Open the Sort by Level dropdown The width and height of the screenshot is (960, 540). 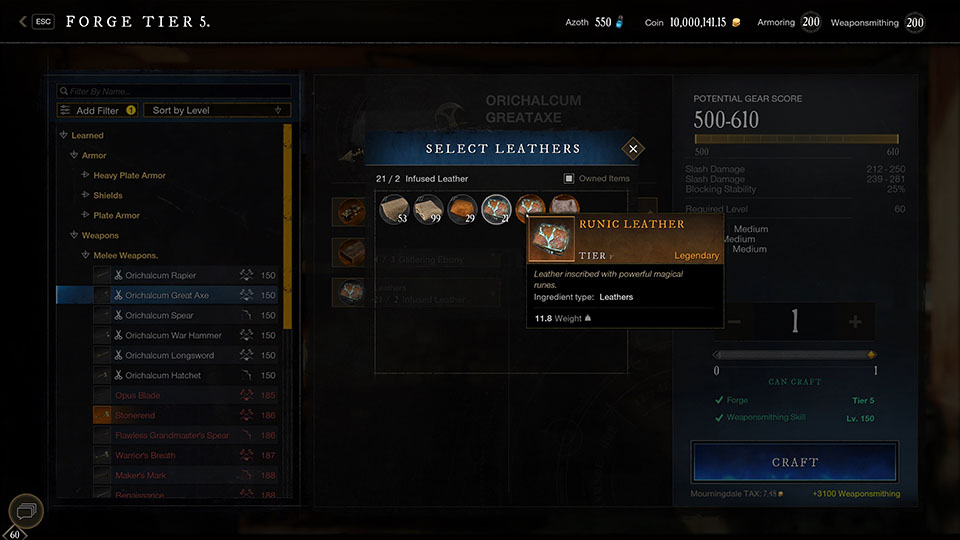coord(217,110)
